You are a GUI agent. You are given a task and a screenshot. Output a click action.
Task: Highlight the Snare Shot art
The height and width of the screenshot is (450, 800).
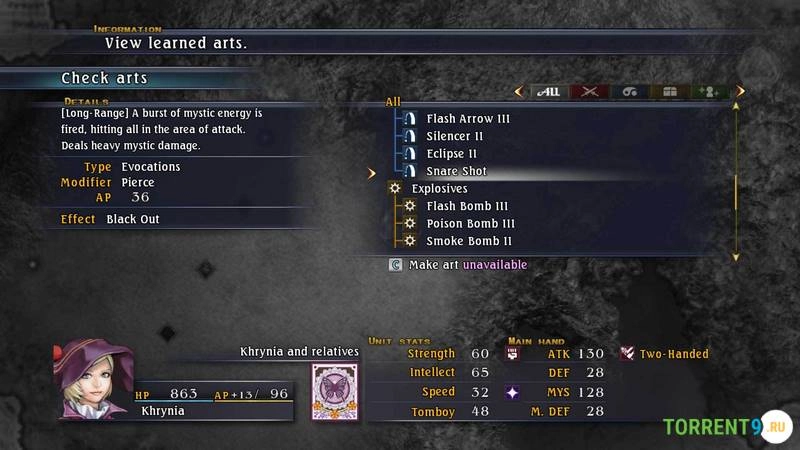coord(456,171)
